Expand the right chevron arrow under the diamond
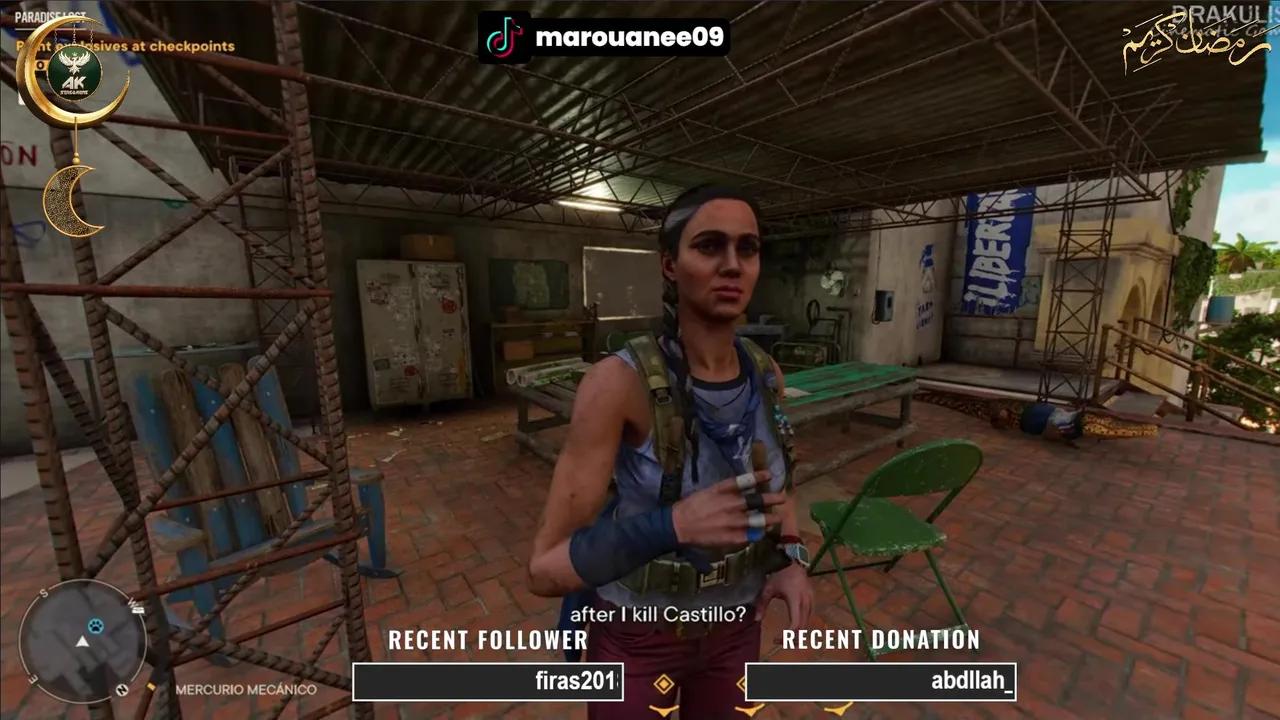 tap(748, 712)
